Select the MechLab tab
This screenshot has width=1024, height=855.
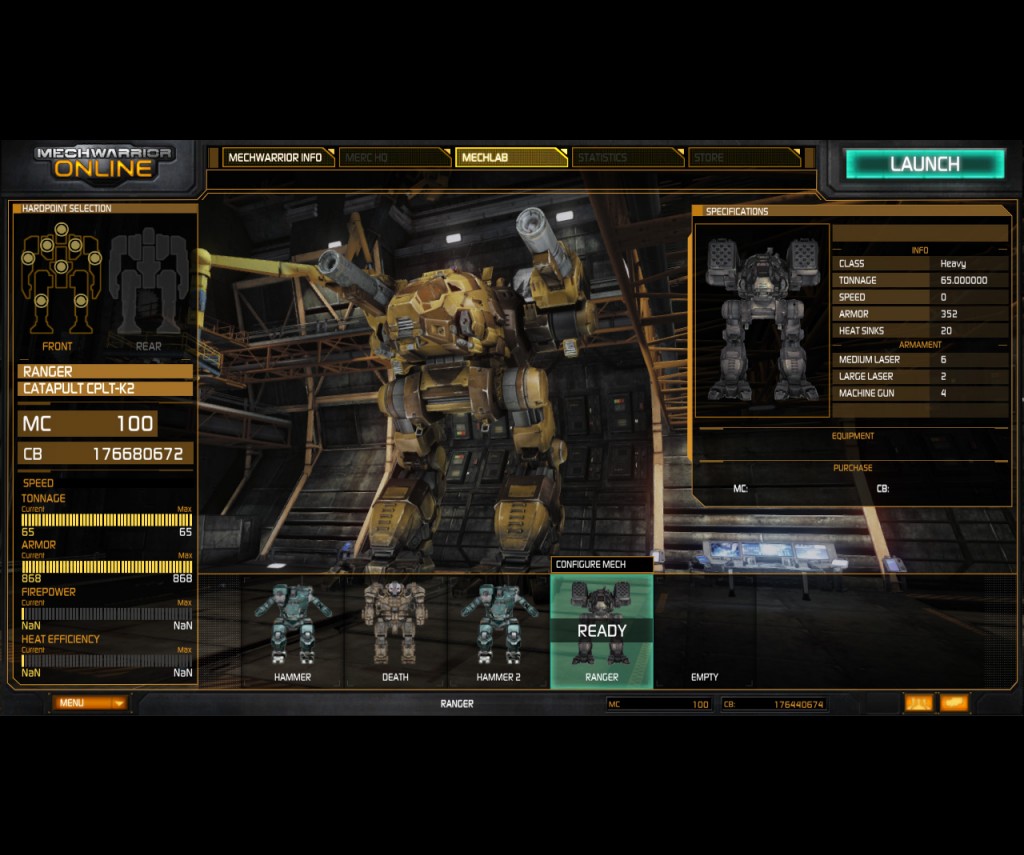click(510, 157)
